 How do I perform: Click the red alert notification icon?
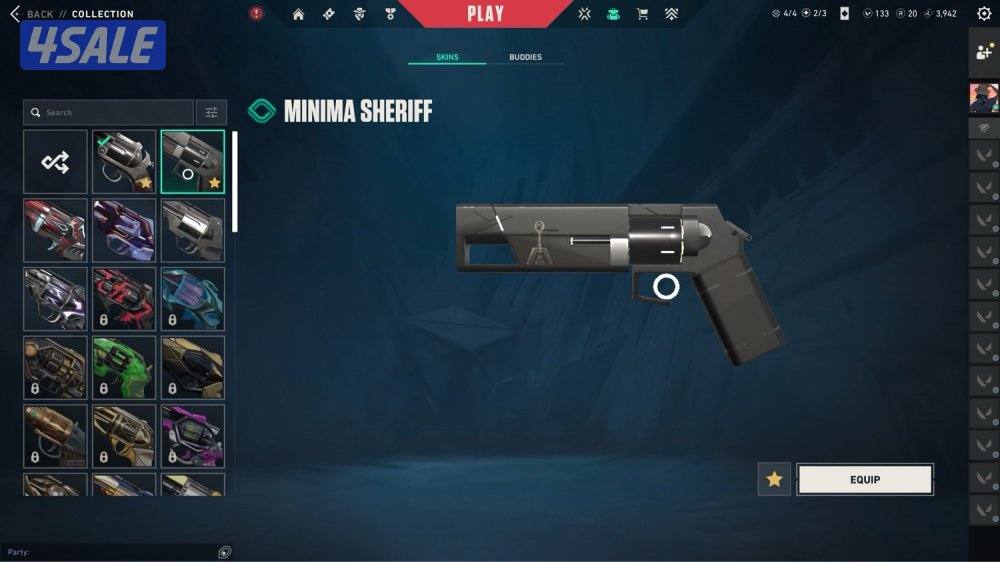tap(256, 14)
